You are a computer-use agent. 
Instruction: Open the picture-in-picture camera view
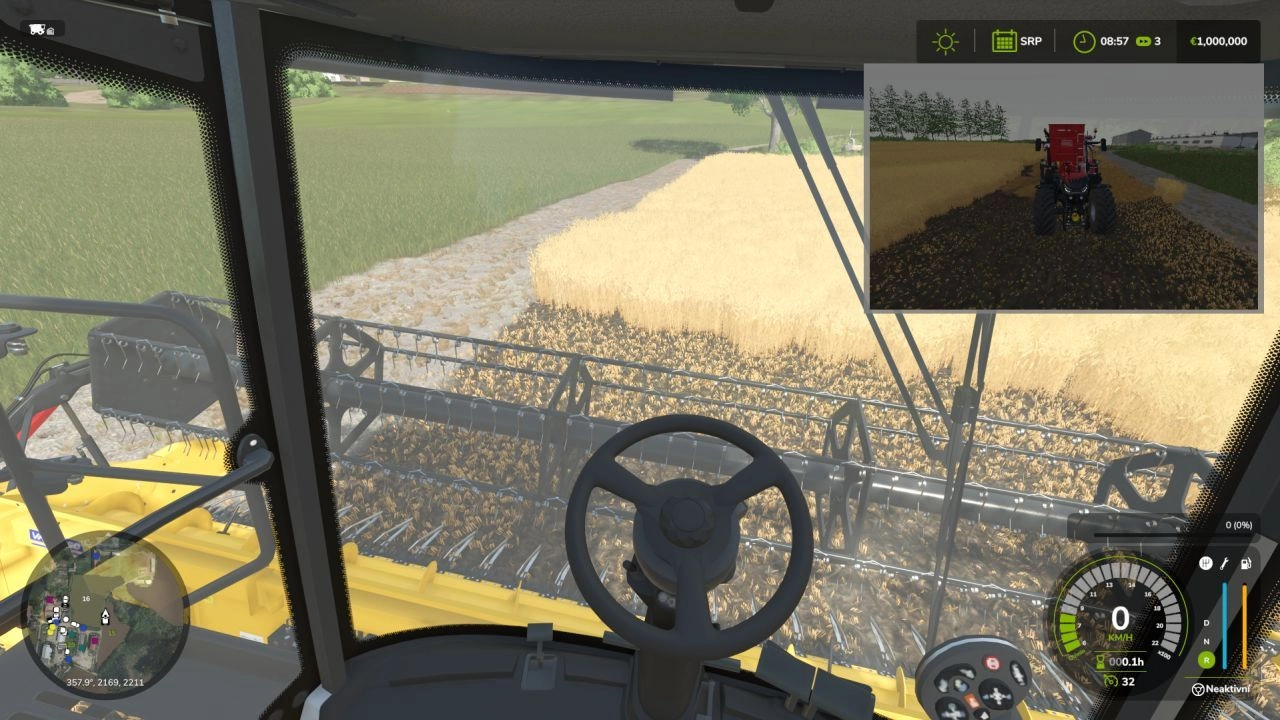click(x=1060, y=190)
